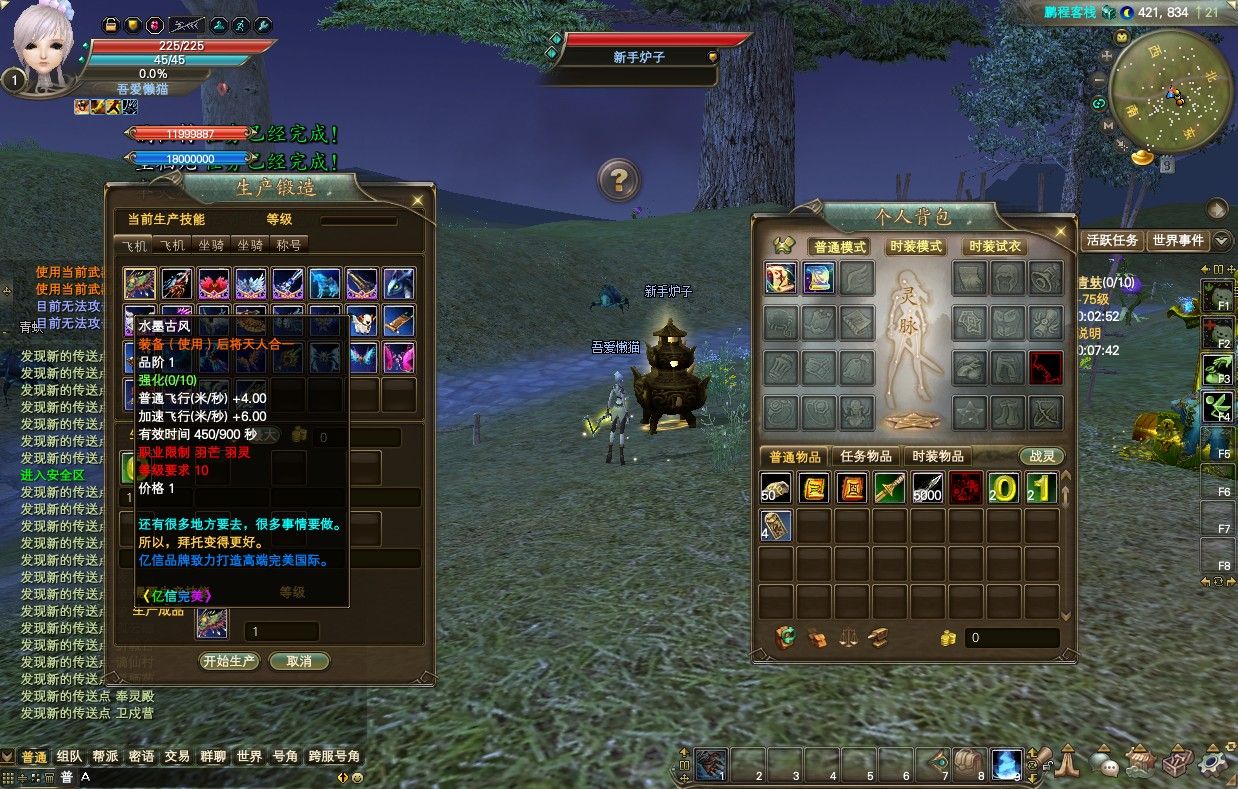This screenshot has height=789, width=1238.
Task: Click the 开始生产 start production button
Action: (x=230, y=661)
